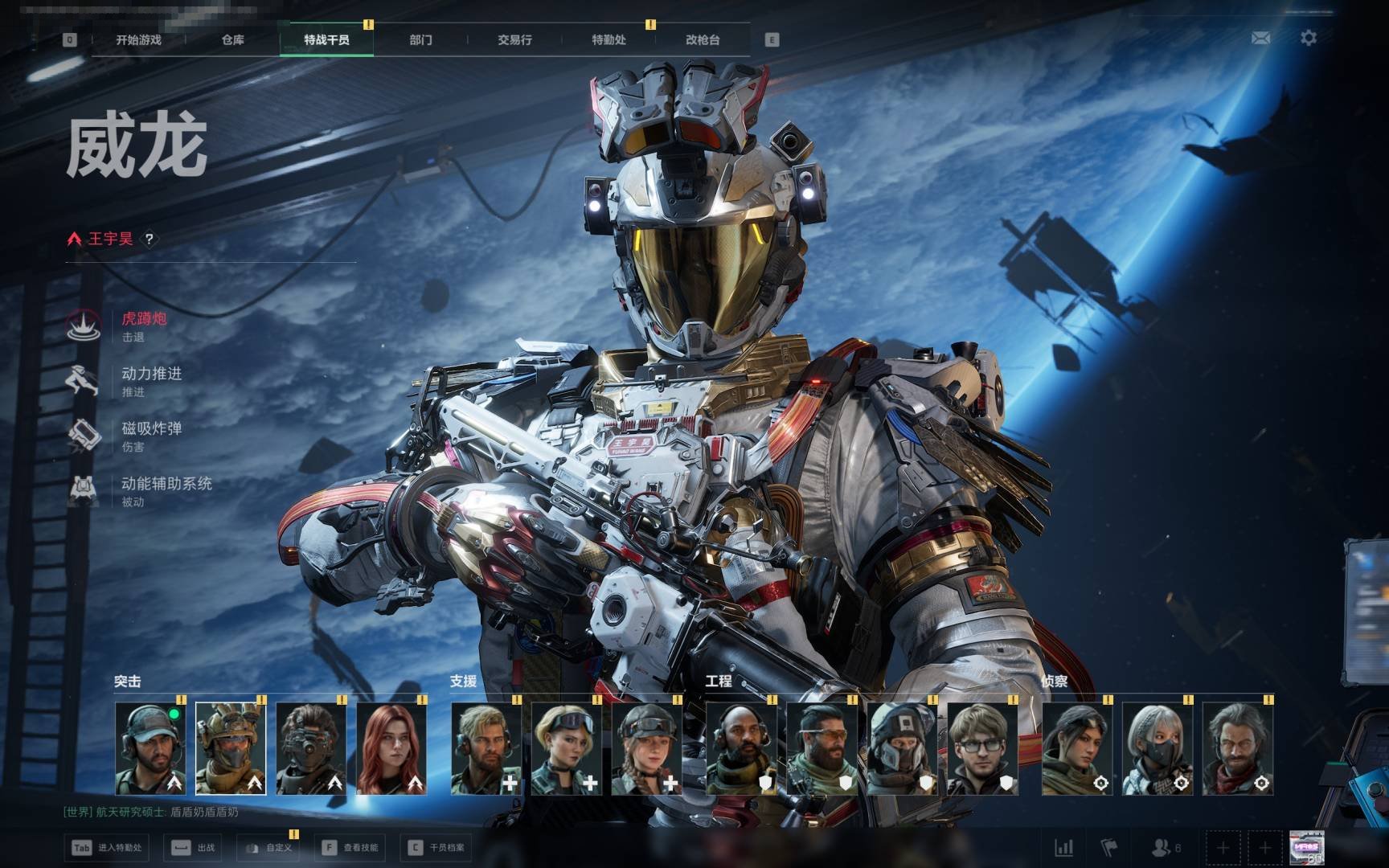Open the 交易行 tab
Screen dimensions: 1389x868
pos(514,40)
